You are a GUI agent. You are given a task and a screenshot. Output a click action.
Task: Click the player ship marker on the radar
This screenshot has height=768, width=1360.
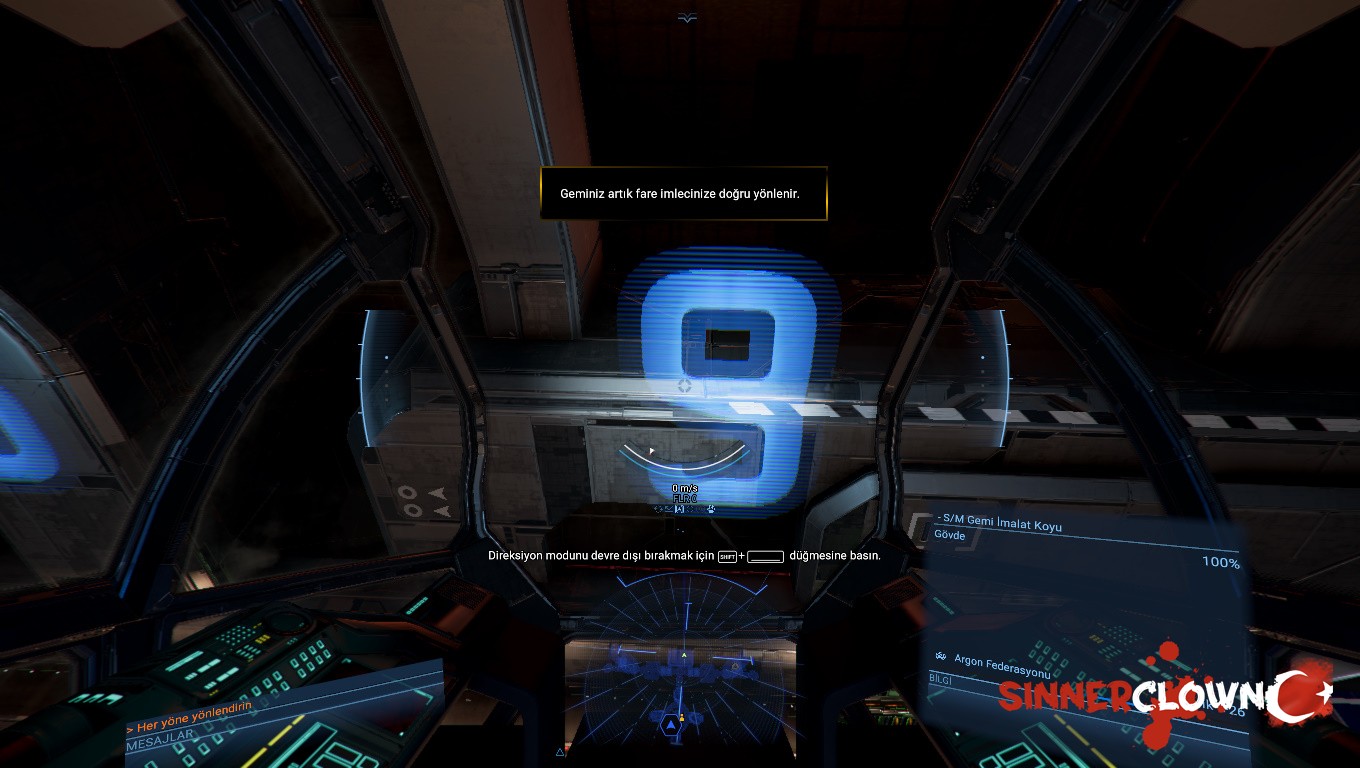tap(670, 723)
